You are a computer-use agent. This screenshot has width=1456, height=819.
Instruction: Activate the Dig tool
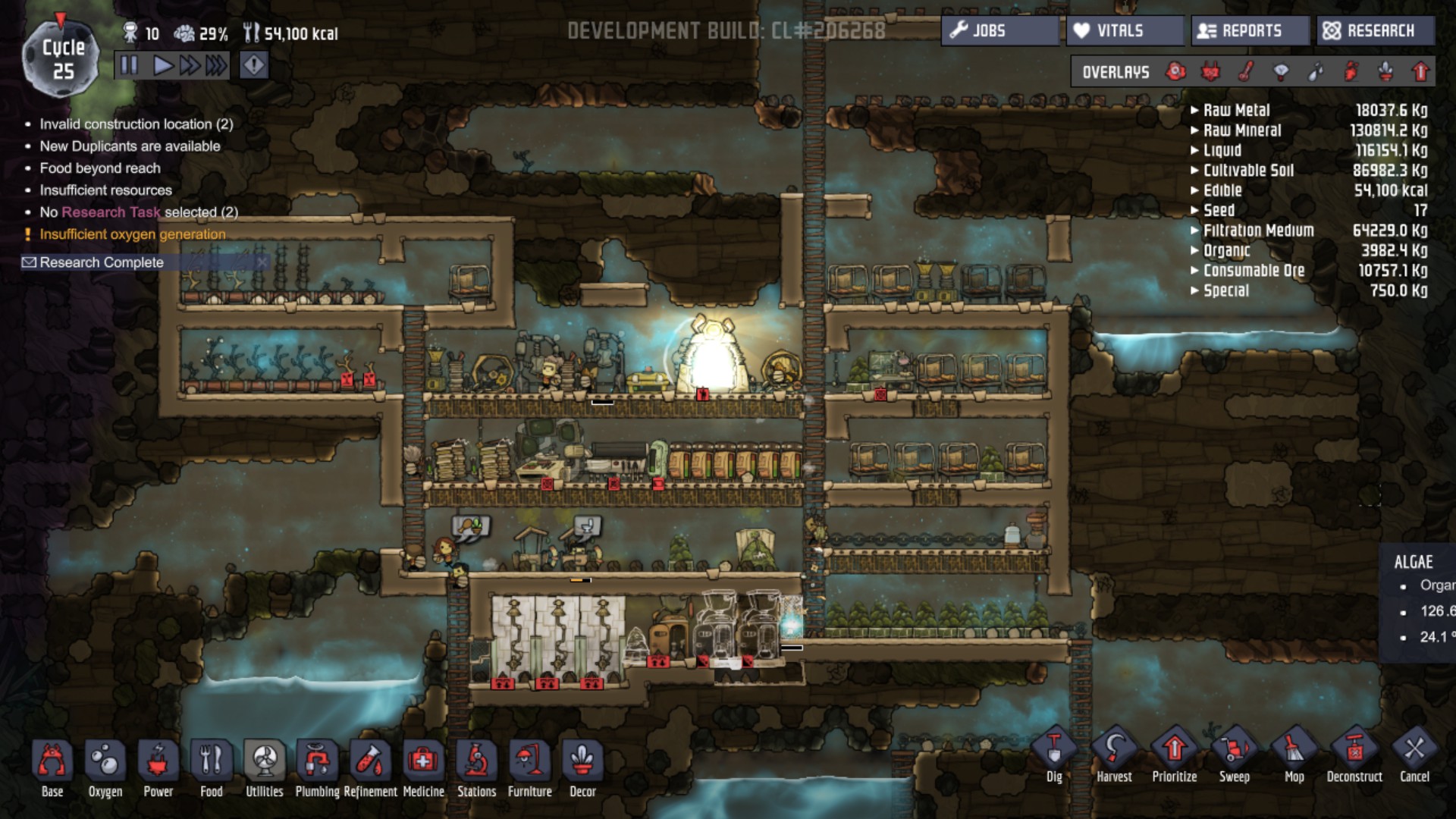point(1054,756)
